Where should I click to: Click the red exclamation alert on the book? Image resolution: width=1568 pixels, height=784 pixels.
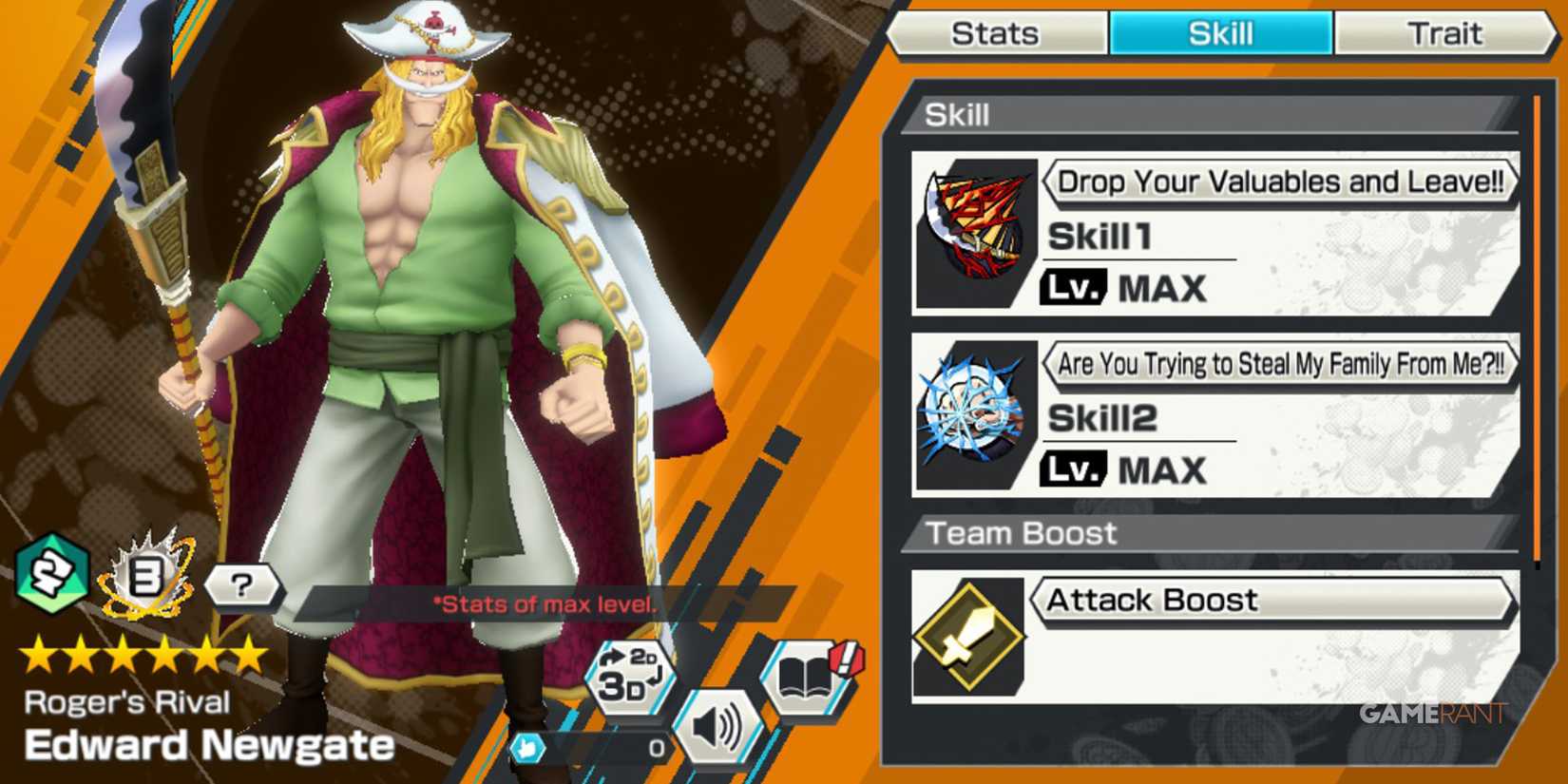click(846, 656)
